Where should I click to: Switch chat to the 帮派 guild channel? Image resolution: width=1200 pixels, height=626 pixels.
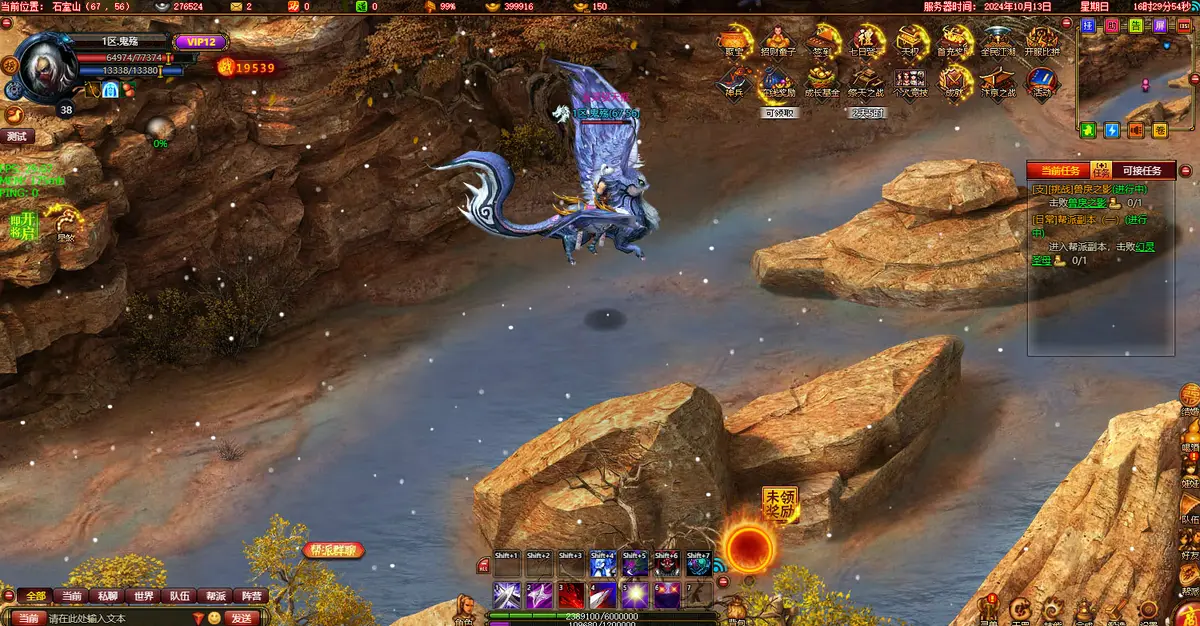215,596
